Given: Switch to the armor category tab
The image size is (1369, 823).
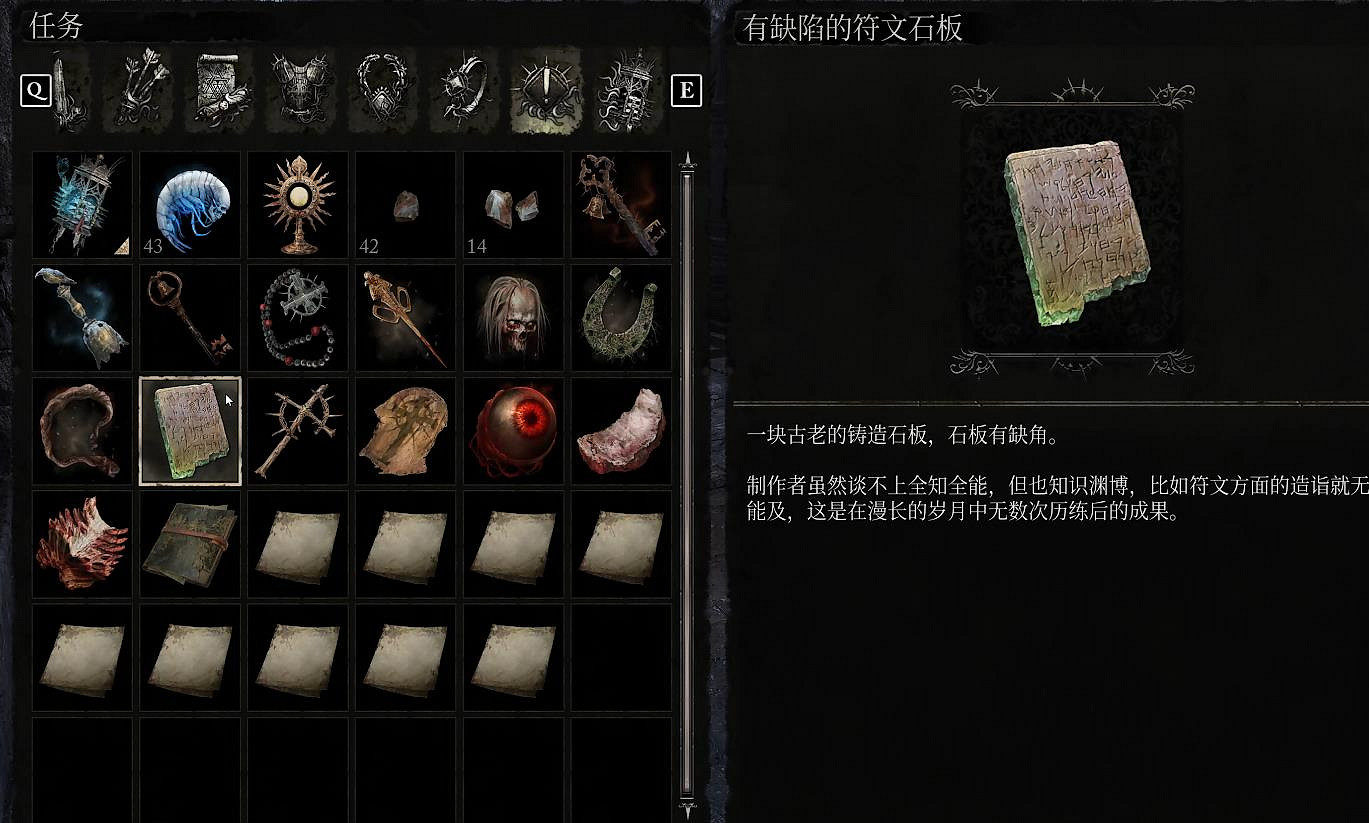Looking at the screenshot, I should pos(300,90).
